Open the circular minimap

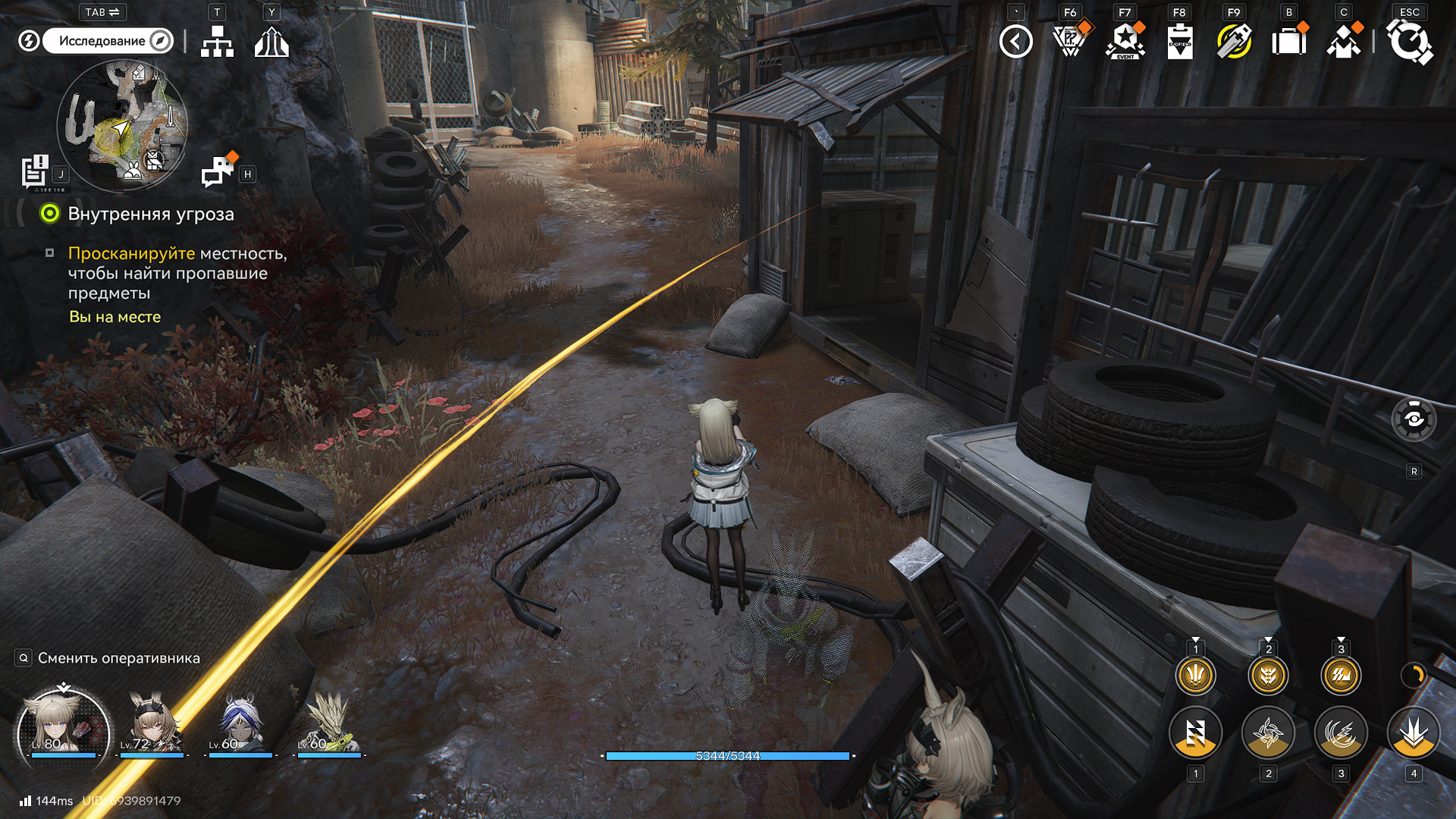click(122, 125)
